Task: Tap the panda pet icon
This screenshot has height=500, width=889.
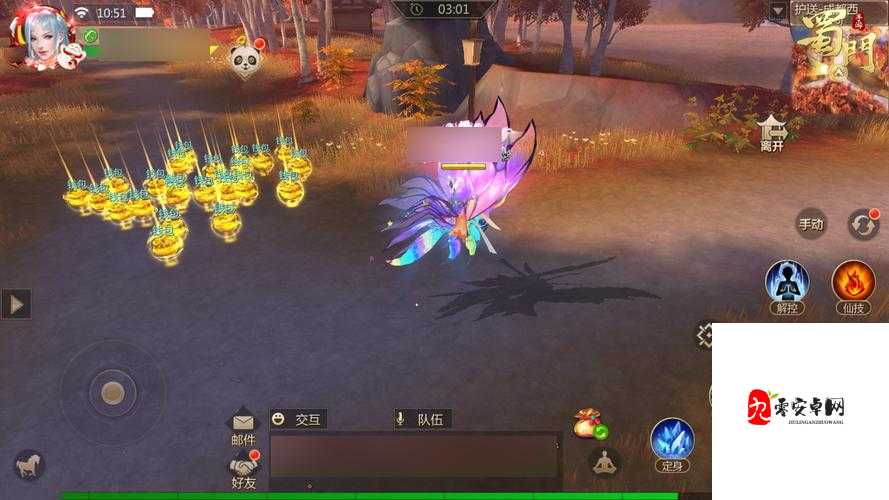Action: click(x=246, y=60)
